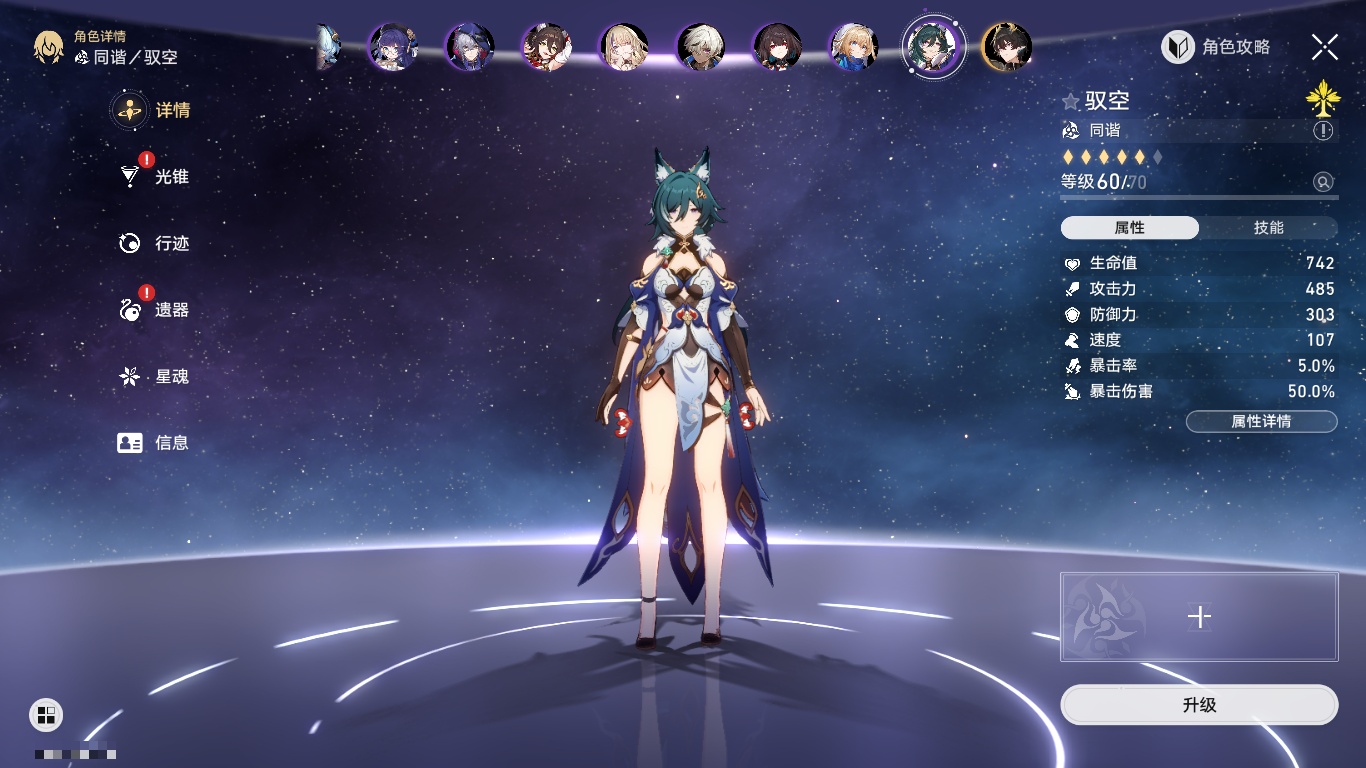This screenshot has height=768, width=1366.
Task: Open 属性详情 attribute details
Action: 1261,421
